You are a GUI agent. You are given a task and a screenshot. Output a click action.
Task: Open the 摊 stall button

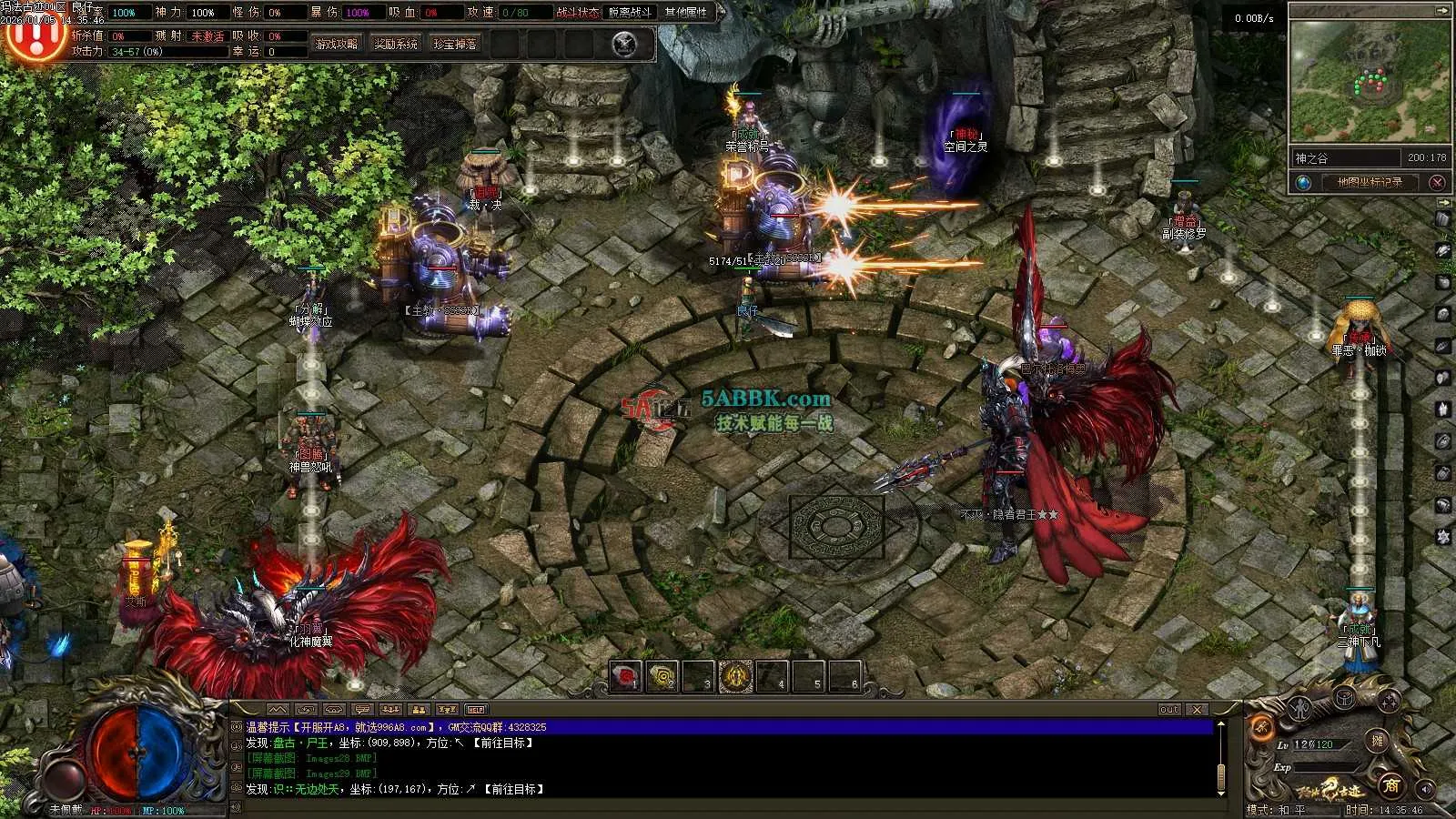tap(1378, 742)
